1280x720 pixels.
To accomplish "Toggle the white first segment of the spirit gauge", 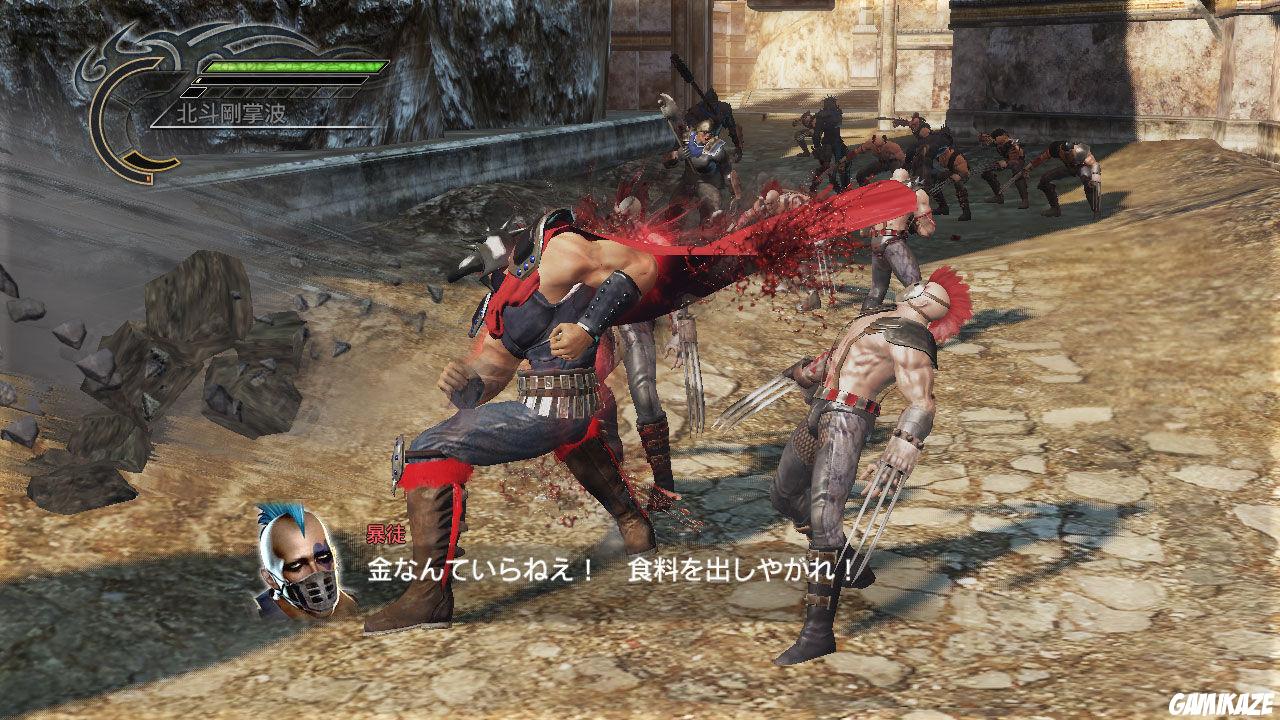I will (x=199, y=81).
